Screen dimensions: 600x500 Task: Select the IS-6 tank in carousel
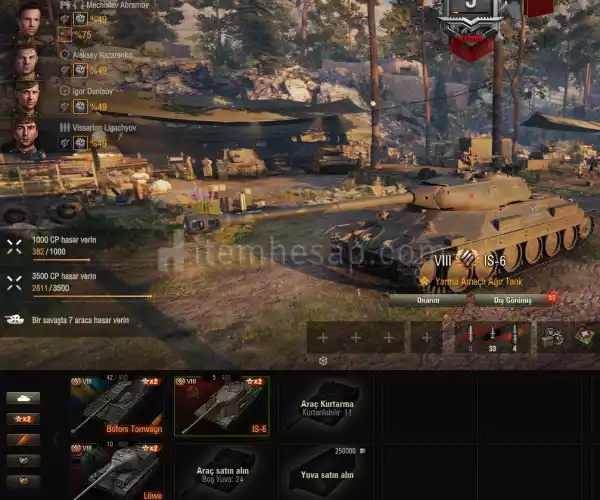pos(220,406)
